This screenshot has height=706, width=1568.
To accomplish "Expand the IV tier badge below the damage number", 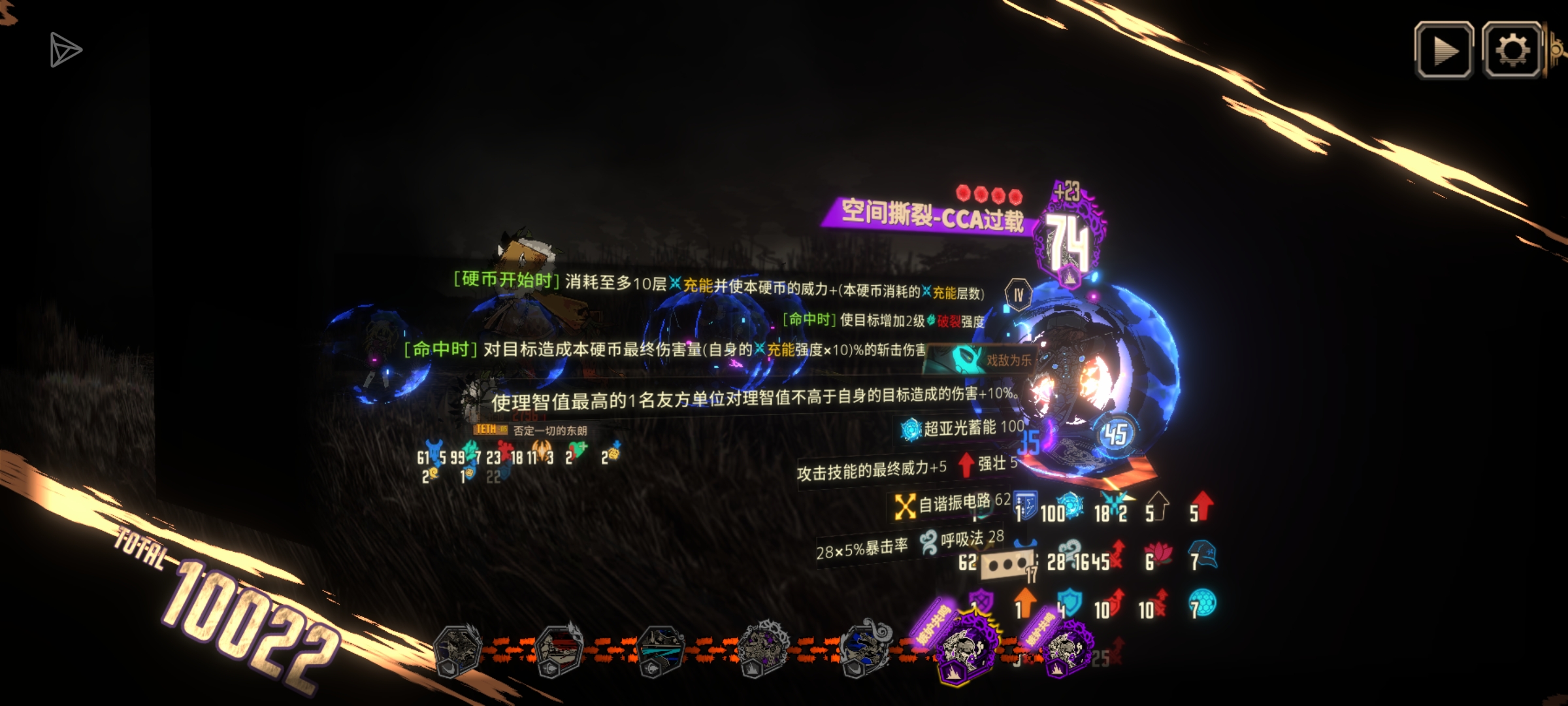I will coord(1017,294).
